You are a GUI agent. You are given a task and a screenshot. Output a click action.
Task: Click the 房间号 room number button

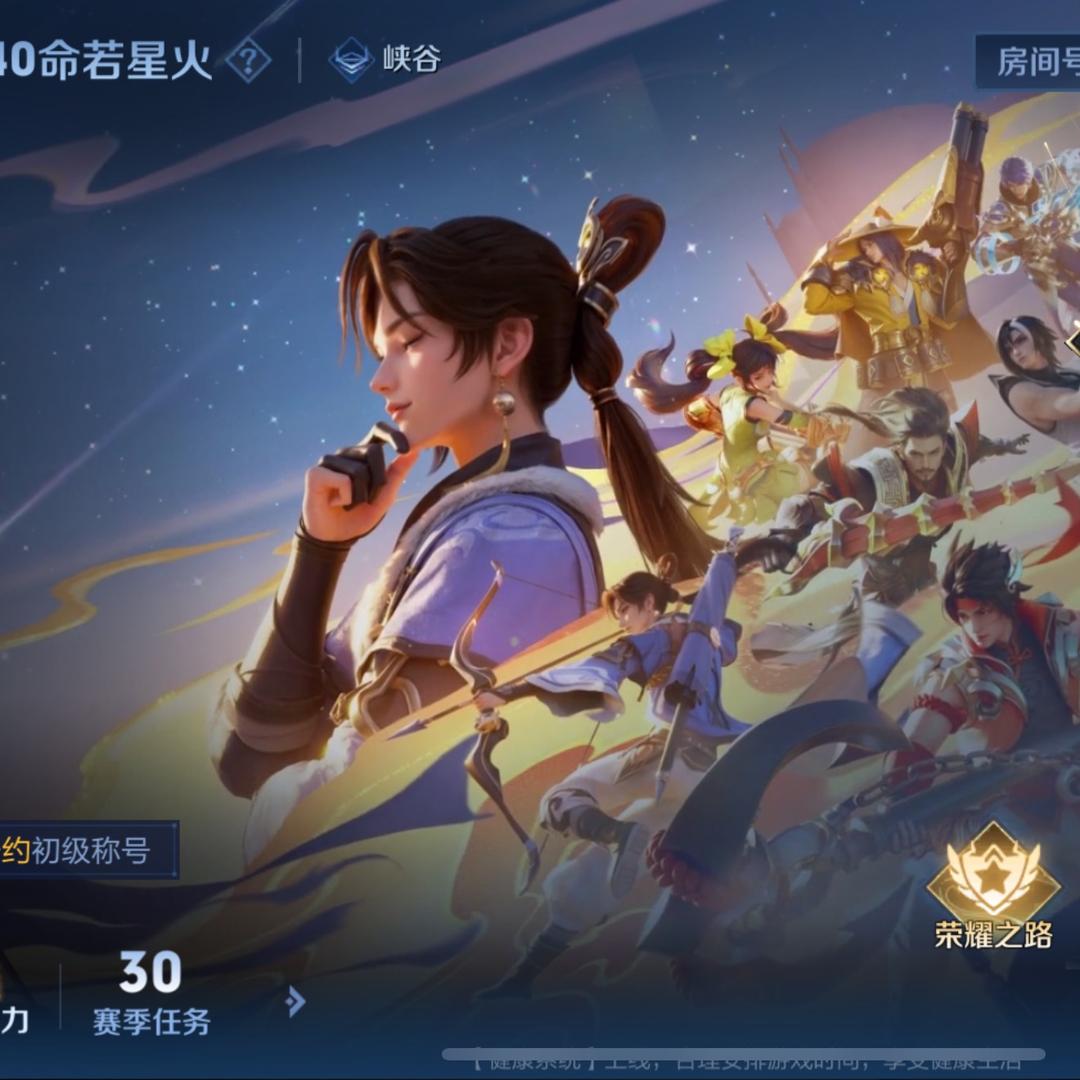1030,62
